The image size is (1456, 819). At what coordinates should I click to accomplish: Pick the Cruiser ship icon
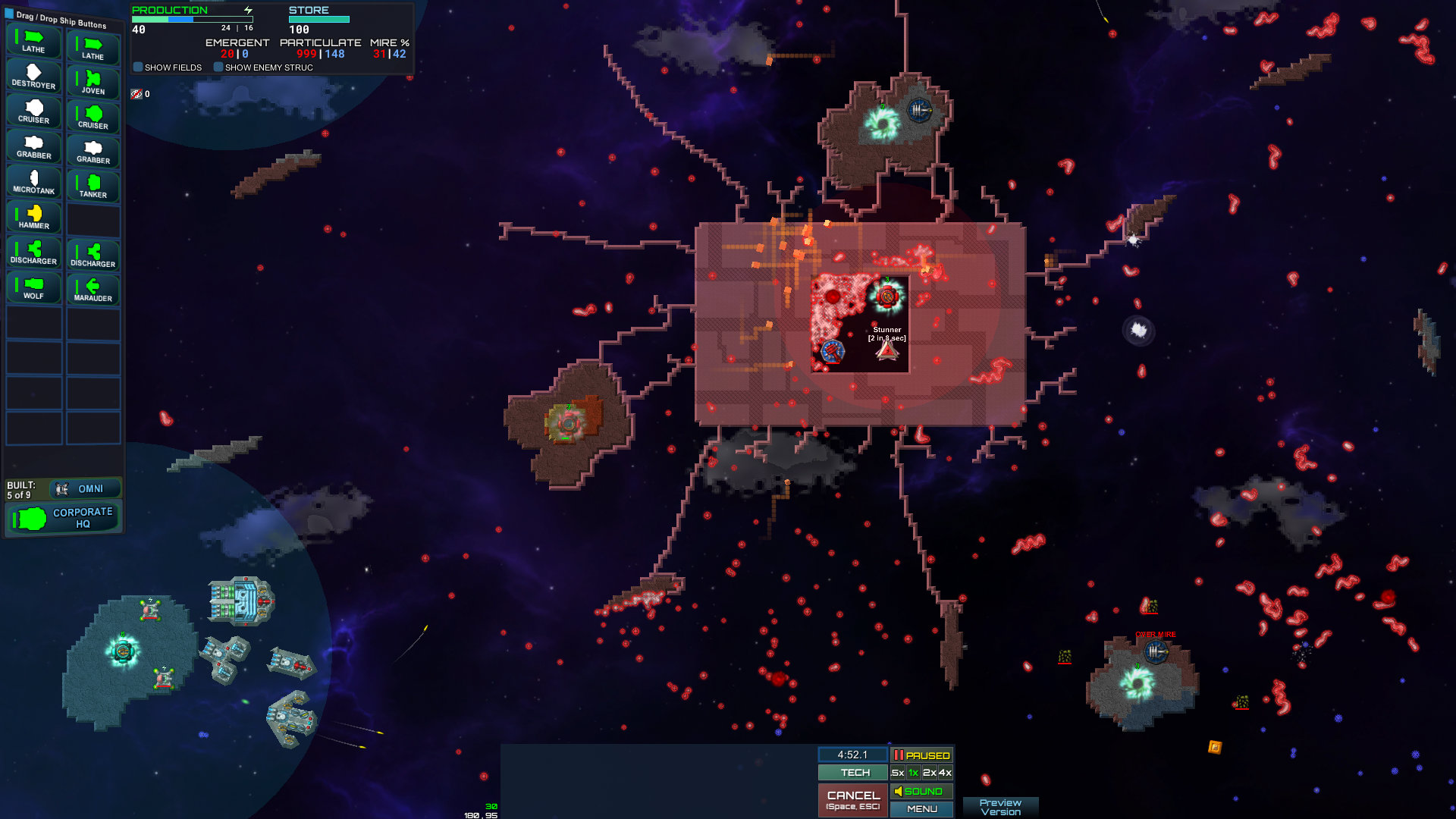coord(33,112)
